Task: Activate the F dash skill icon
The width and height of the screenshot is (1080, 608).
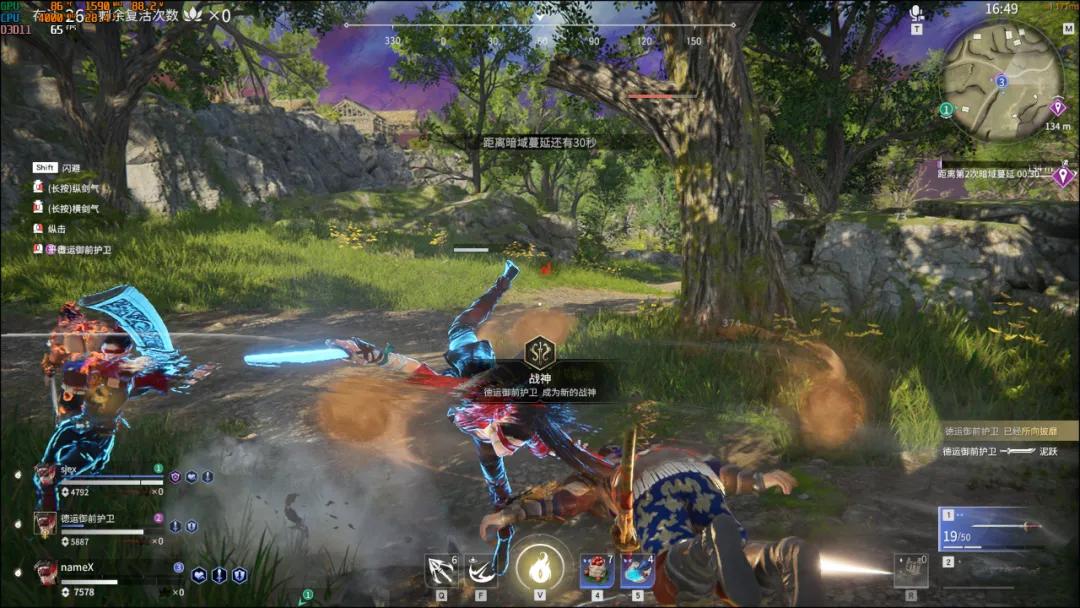Action: pos(481,570)
